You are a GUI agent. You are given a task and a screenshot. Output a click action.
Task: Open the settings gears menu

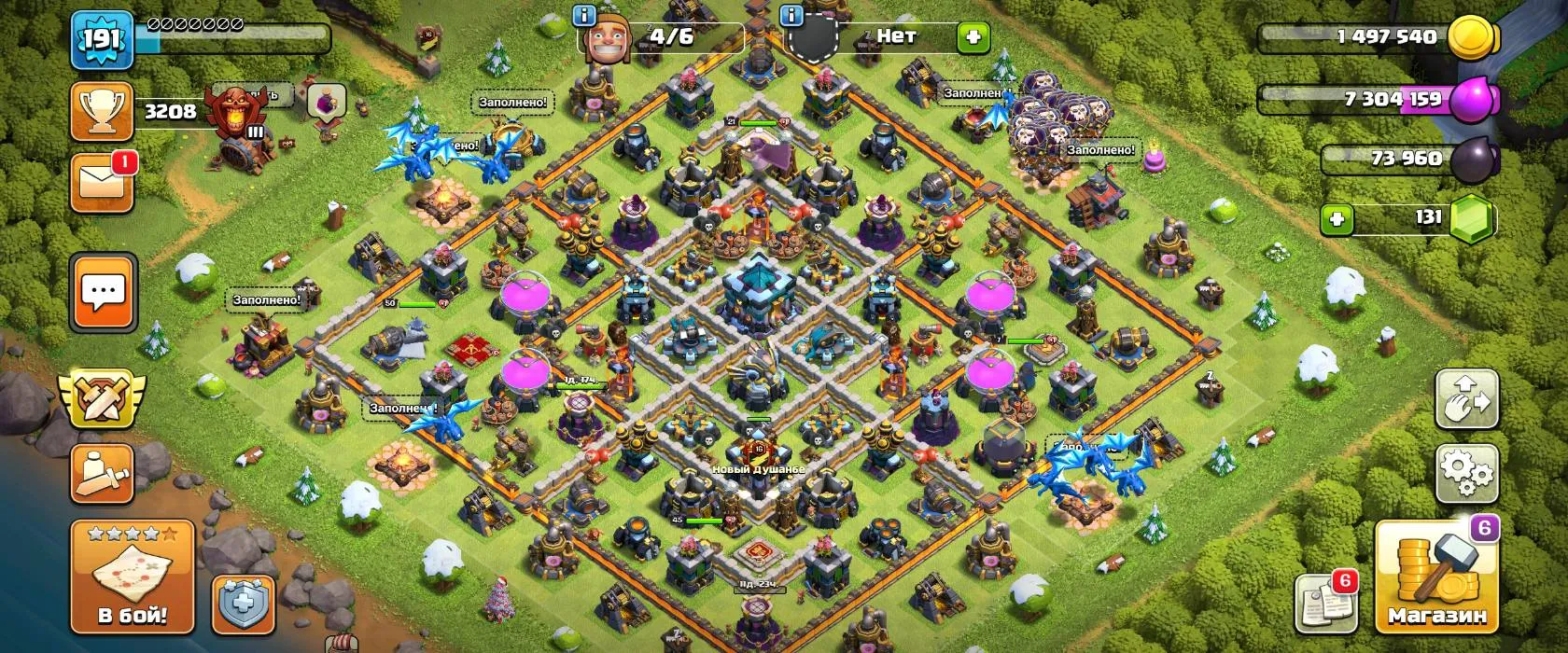[1466, 472]
